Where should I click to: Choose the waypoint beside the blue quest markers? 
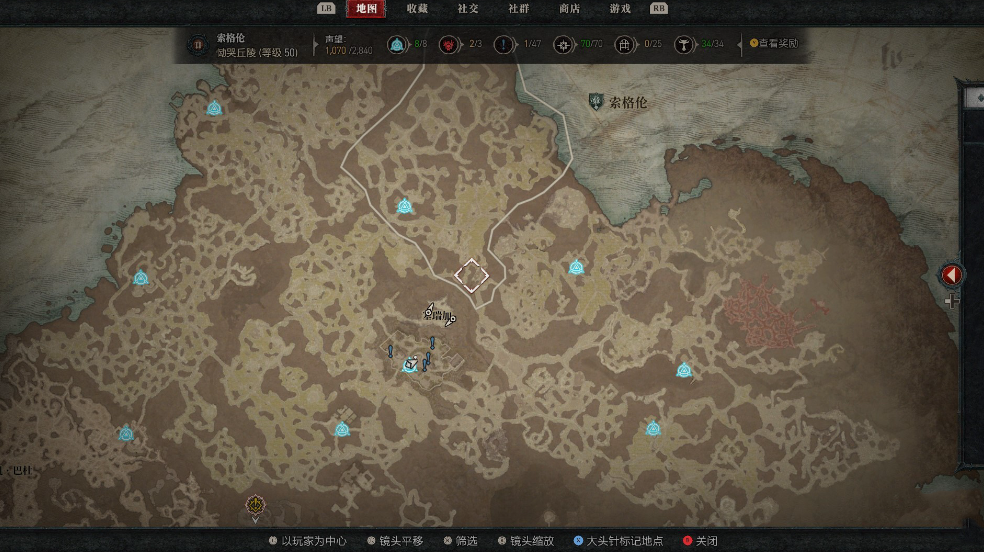click(x=410, y=365)
